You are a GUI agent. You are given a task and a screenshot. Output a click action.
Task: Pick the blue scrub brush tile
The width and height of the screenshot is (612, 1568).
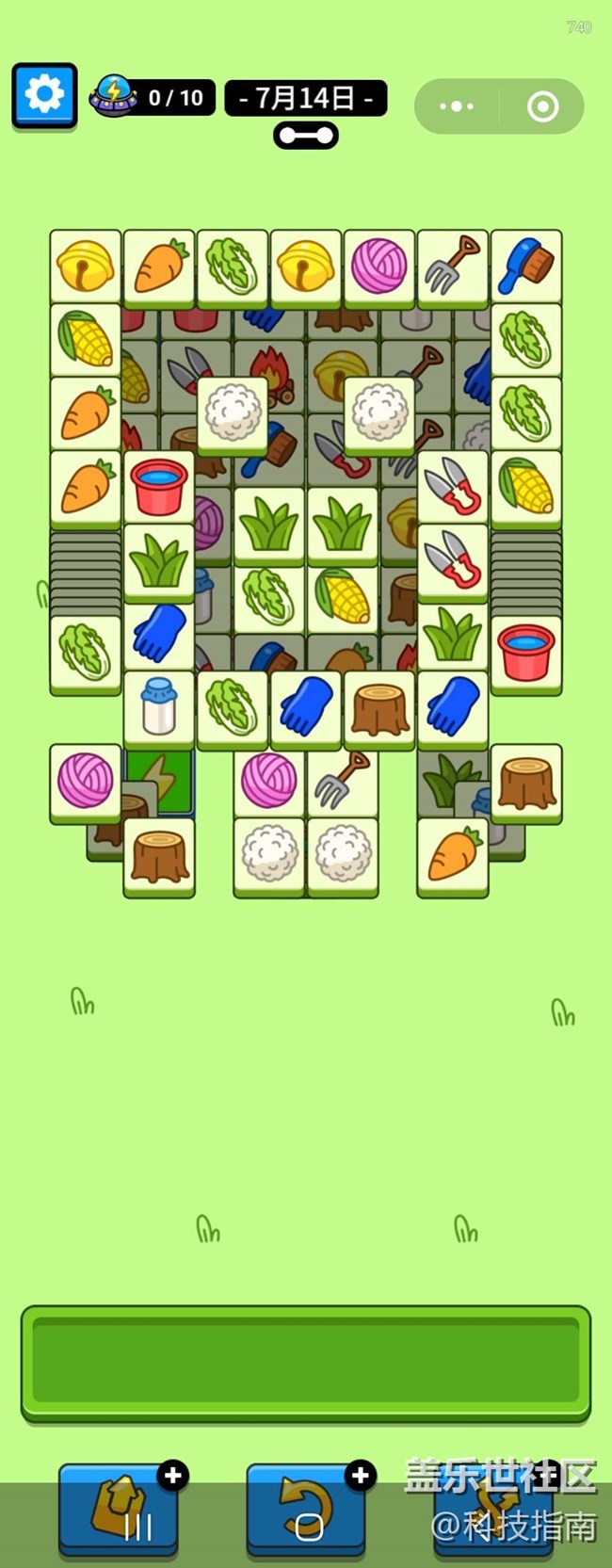coord(526,266)
